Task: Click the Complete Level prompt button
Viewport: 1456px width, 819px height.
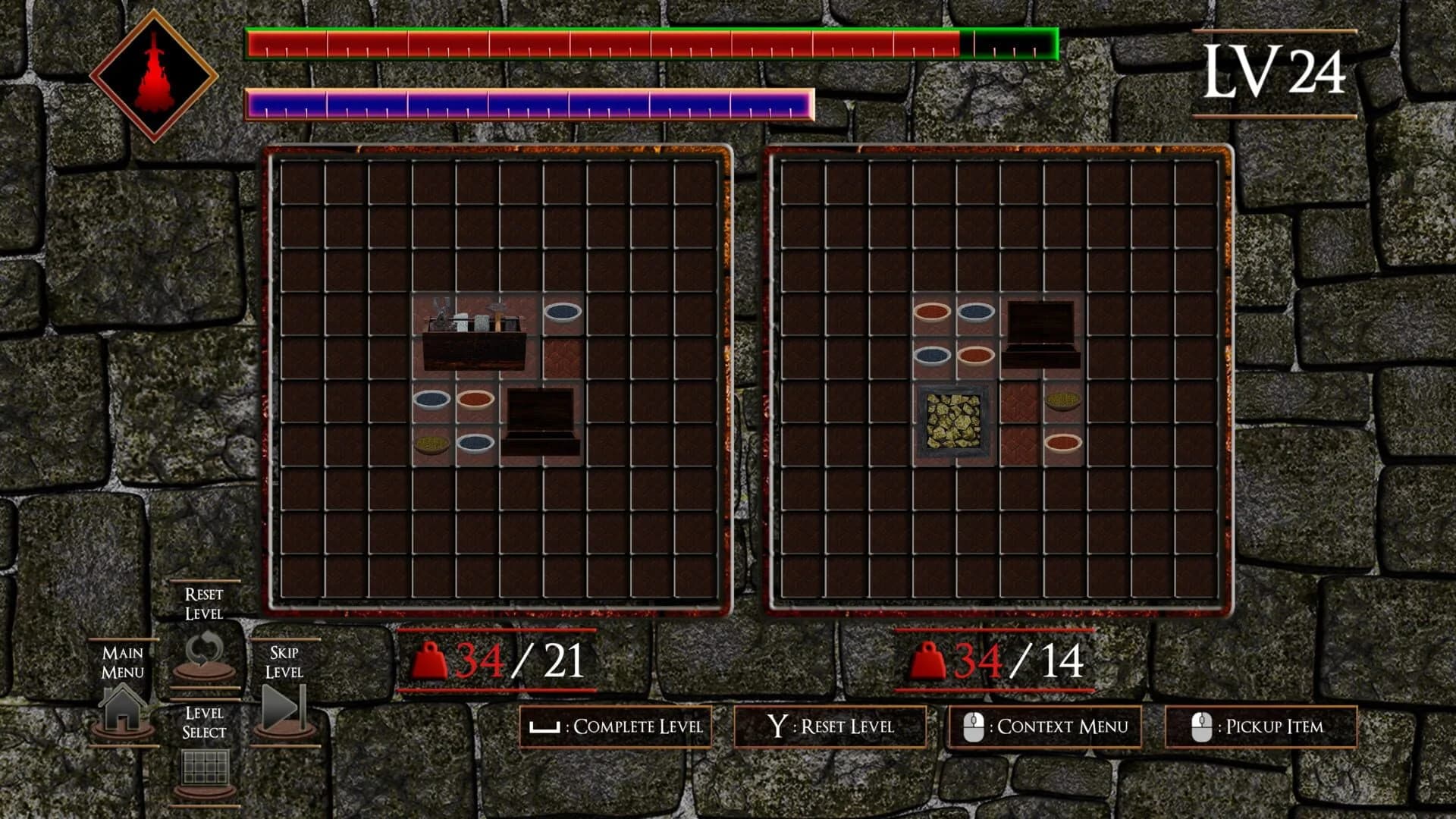Action: [617, 726]
